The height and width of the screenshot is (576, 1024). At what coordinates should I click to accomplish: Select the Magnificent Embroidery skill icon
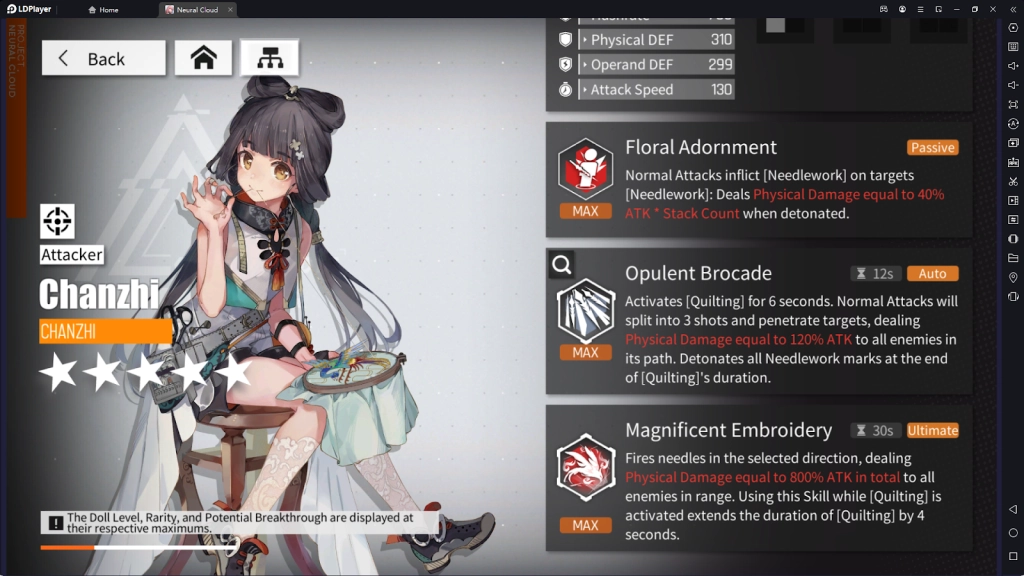585,467
